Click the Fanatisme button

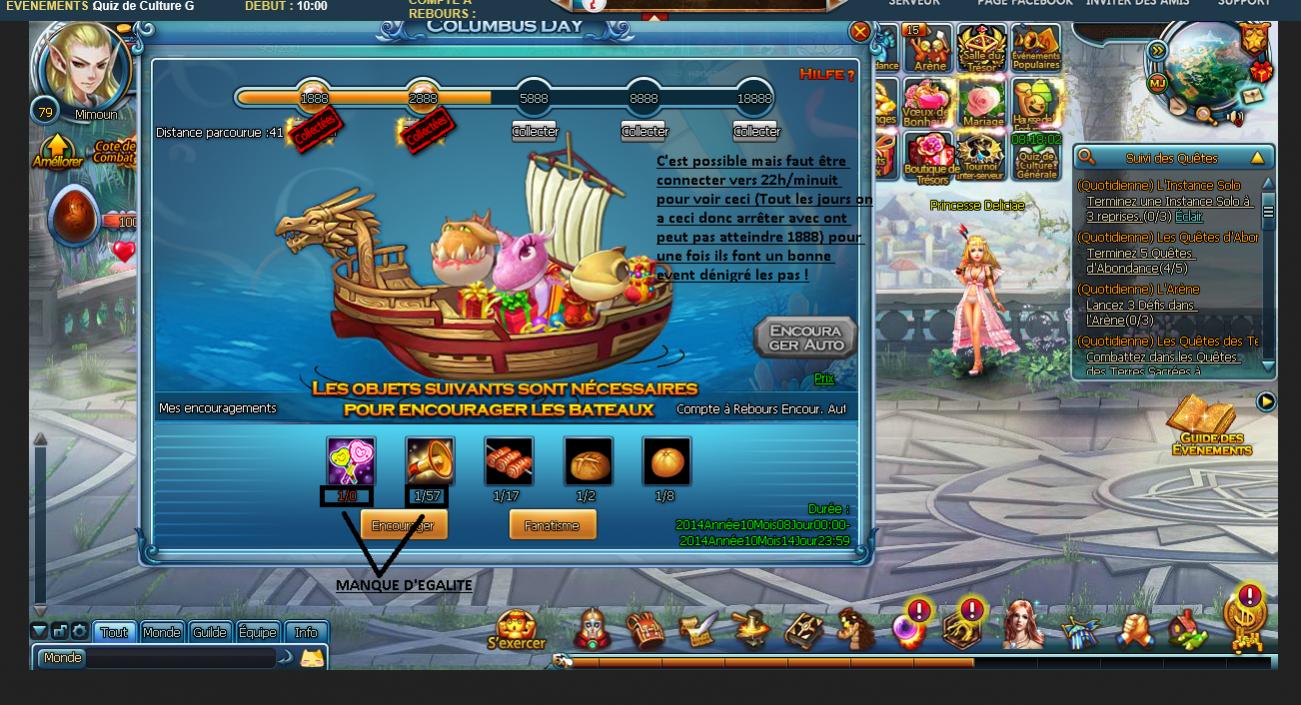[x=552, y=525]
